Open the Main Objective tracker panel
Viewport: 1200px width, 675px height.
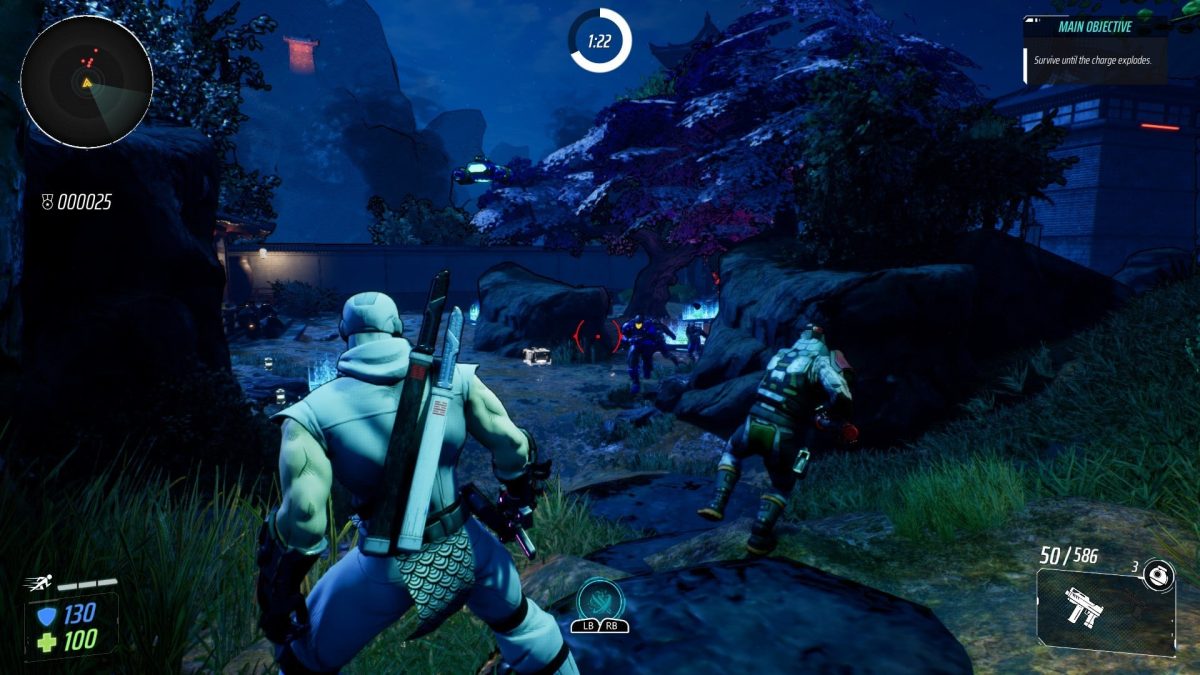pos(1094,48)
